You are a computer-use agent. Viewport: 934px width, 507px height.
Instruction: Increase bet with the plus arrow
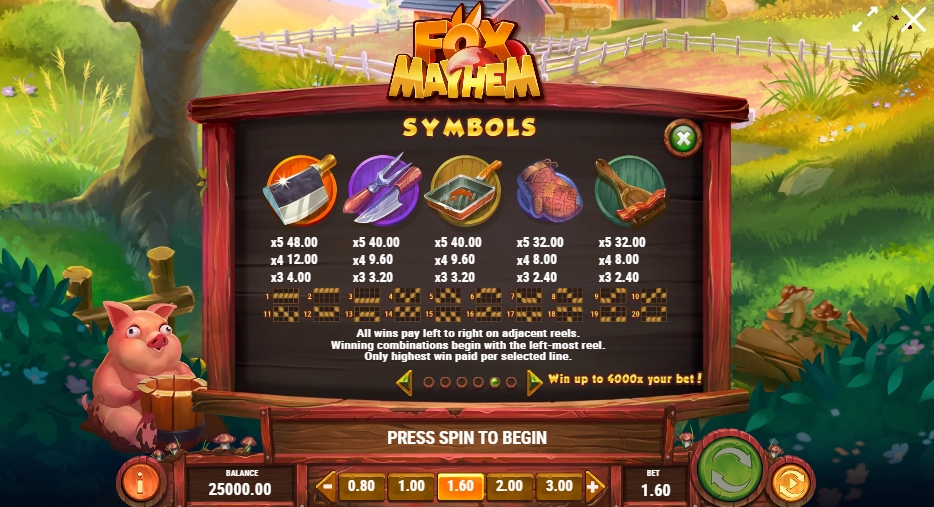pos(594,487)
